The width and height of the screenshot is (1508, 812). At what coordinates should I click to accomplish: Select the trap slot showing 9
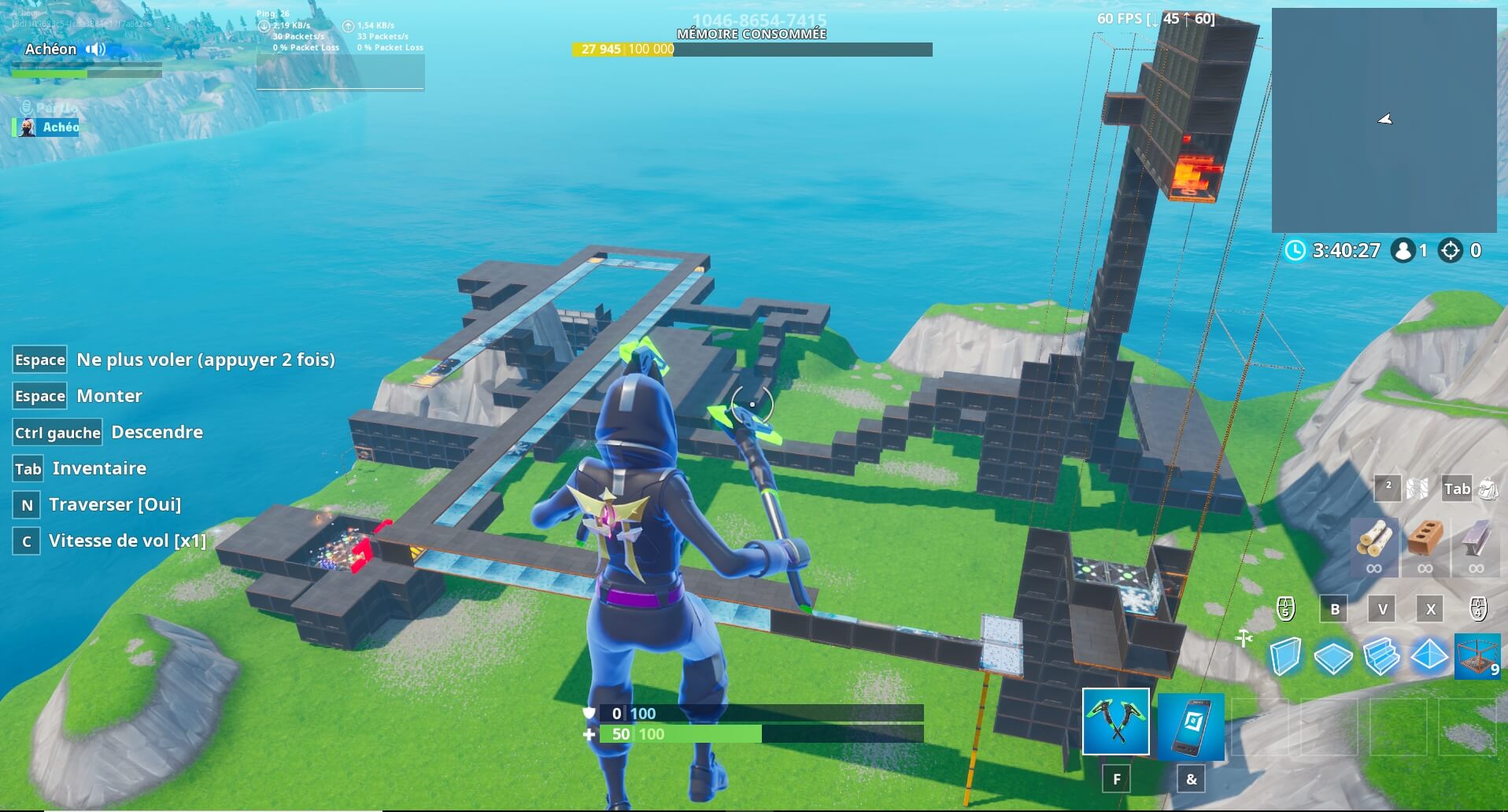coord(1479,658)
